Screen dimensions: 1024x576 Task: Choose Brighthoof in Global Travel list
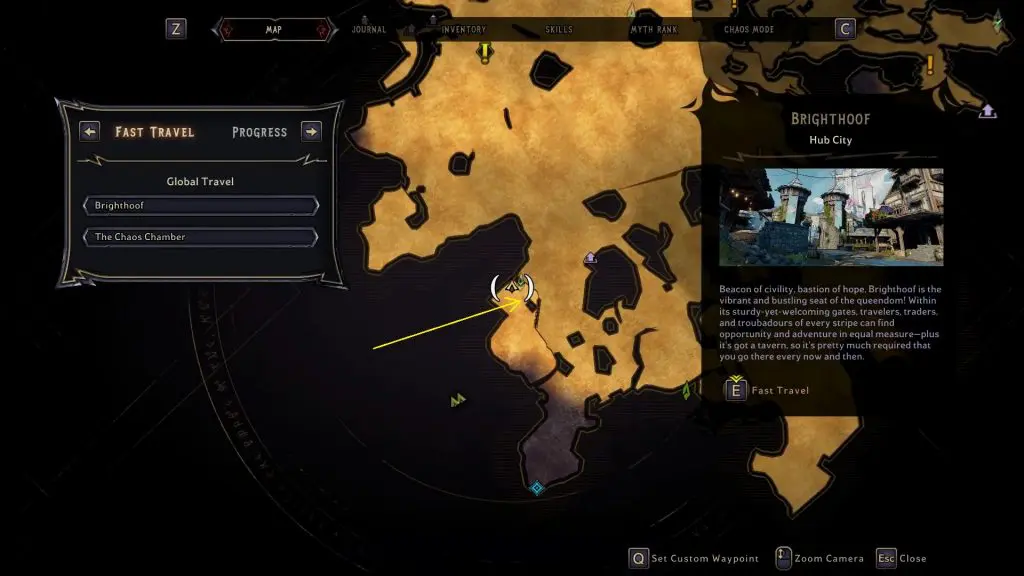click(201, 205)
